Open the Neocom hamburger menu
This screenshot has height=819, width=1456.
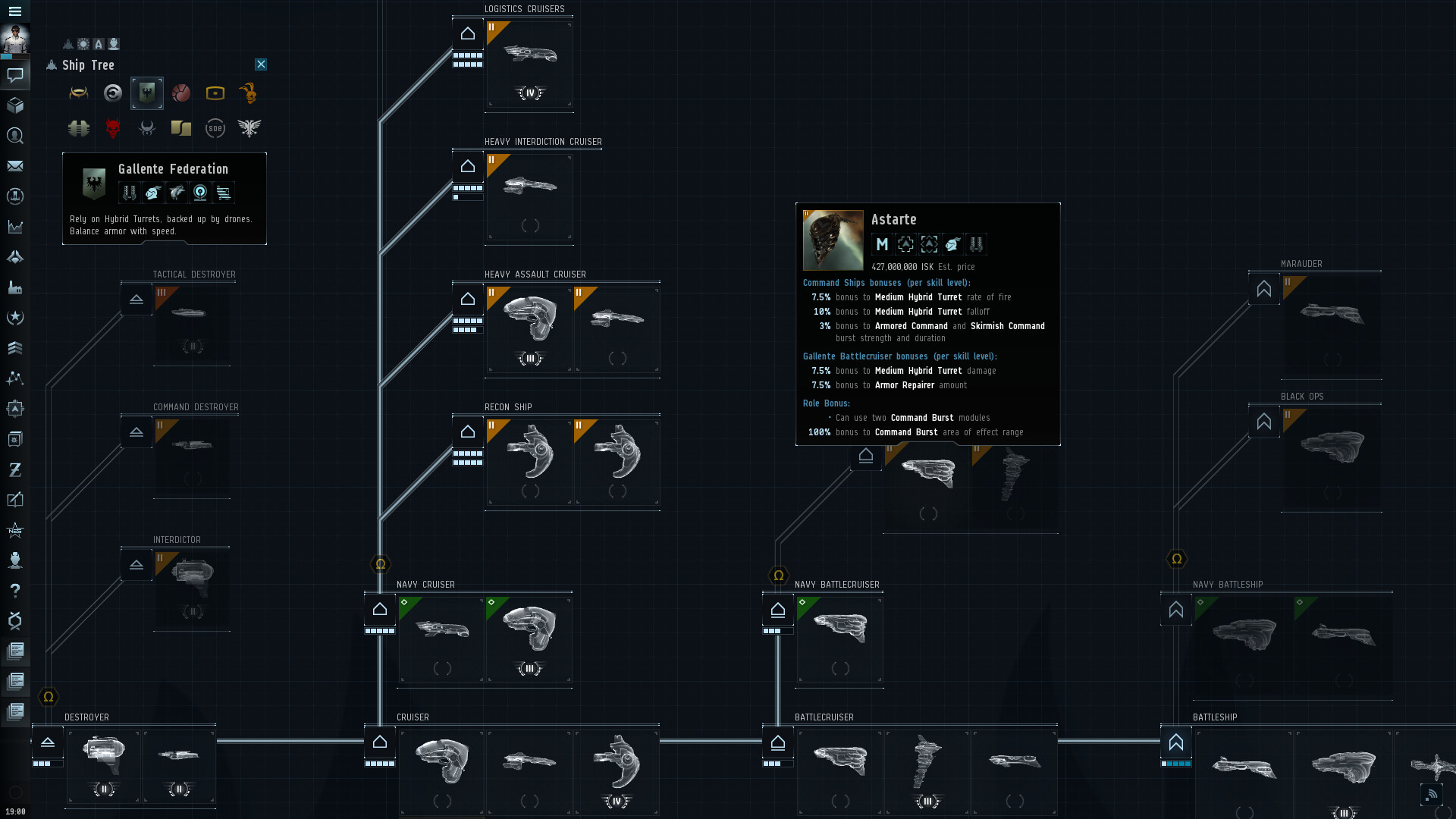coord(15,11)
